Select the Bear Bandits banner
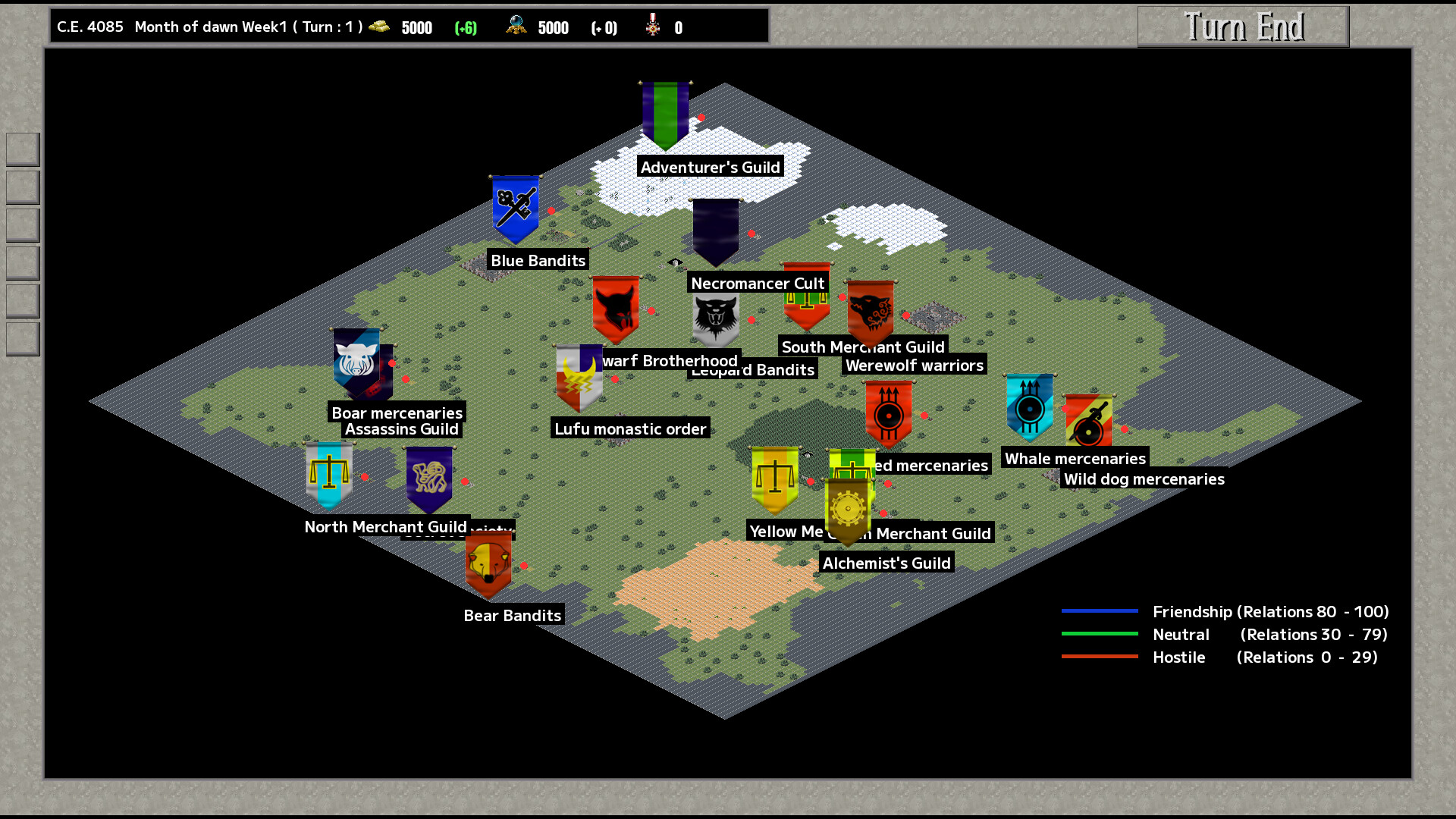Screen dimensions: 1456x819 [488, 563]
